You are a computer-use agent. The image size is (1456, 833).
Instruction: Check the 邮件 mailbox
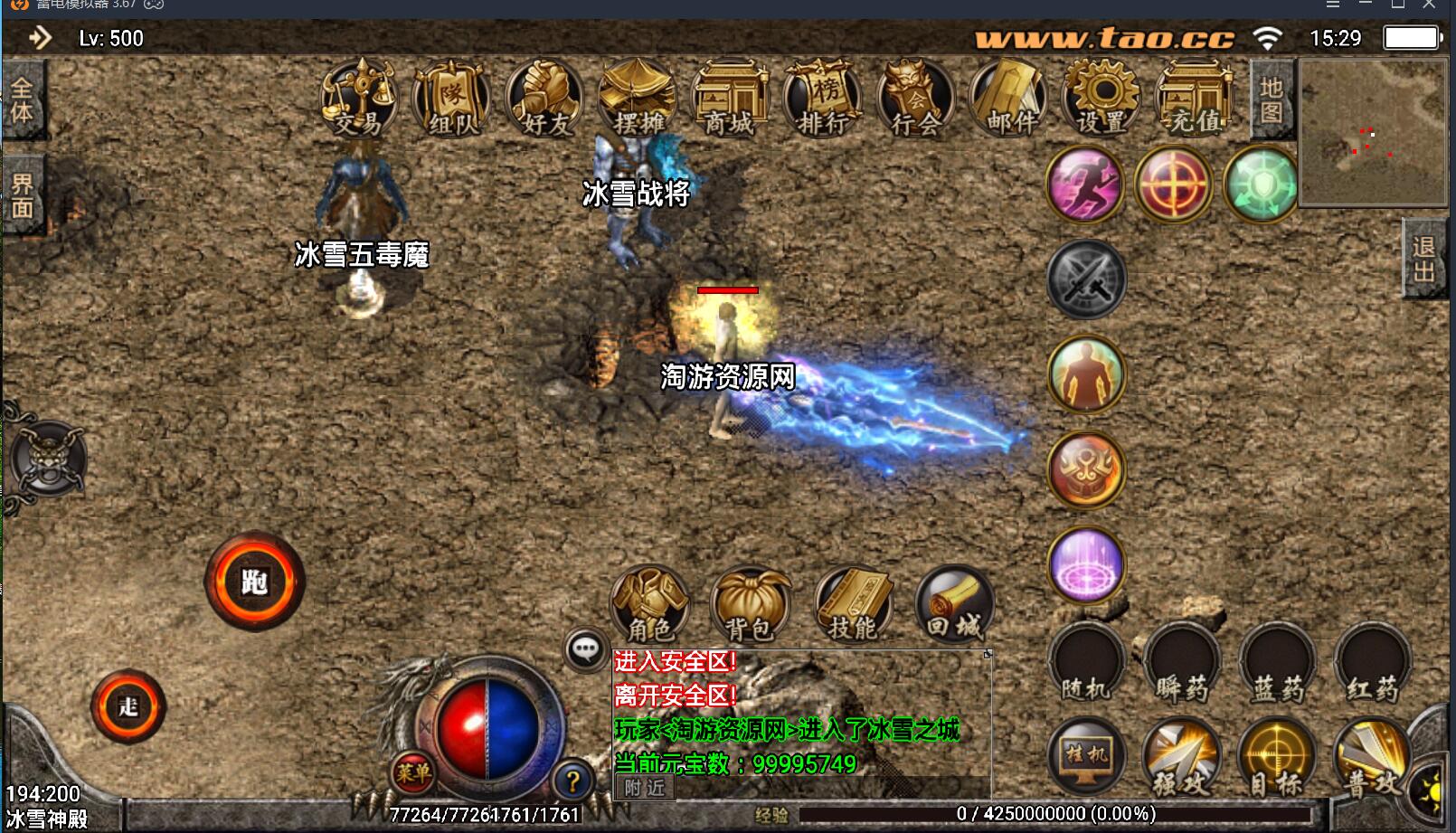(1008, 99)
